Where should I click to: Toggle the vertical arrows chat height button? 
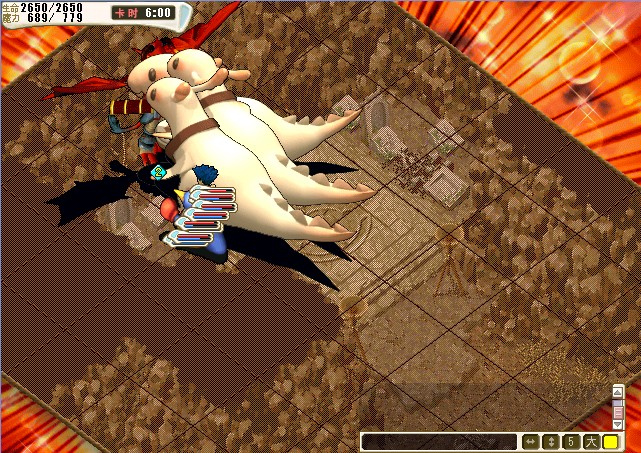[549, 441]
